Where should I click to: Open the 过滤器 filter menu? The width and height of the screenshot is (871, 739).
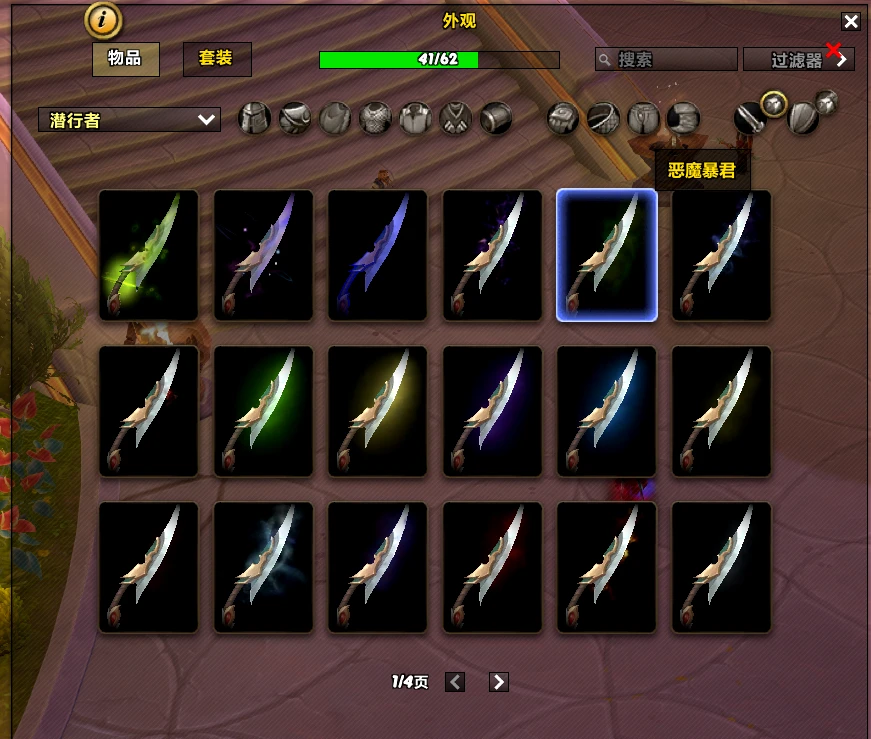tap(798, 60)
